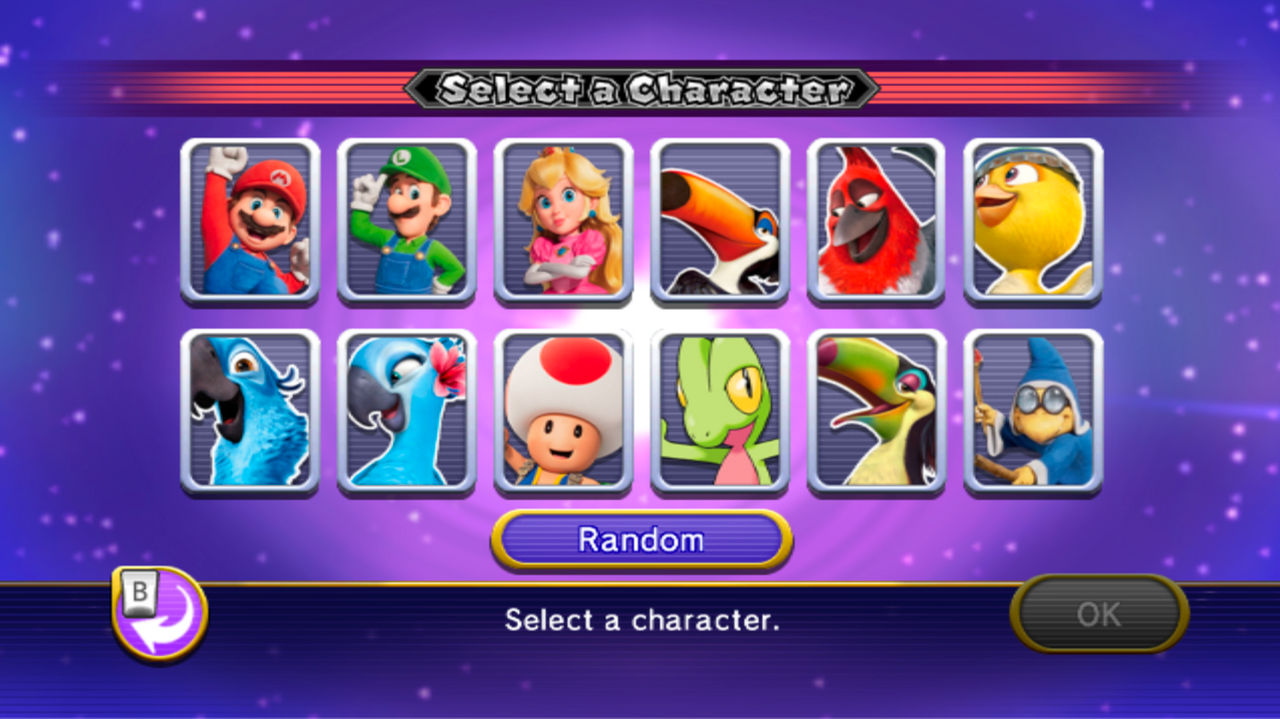Pick the Princess Peach portrait

563,221
